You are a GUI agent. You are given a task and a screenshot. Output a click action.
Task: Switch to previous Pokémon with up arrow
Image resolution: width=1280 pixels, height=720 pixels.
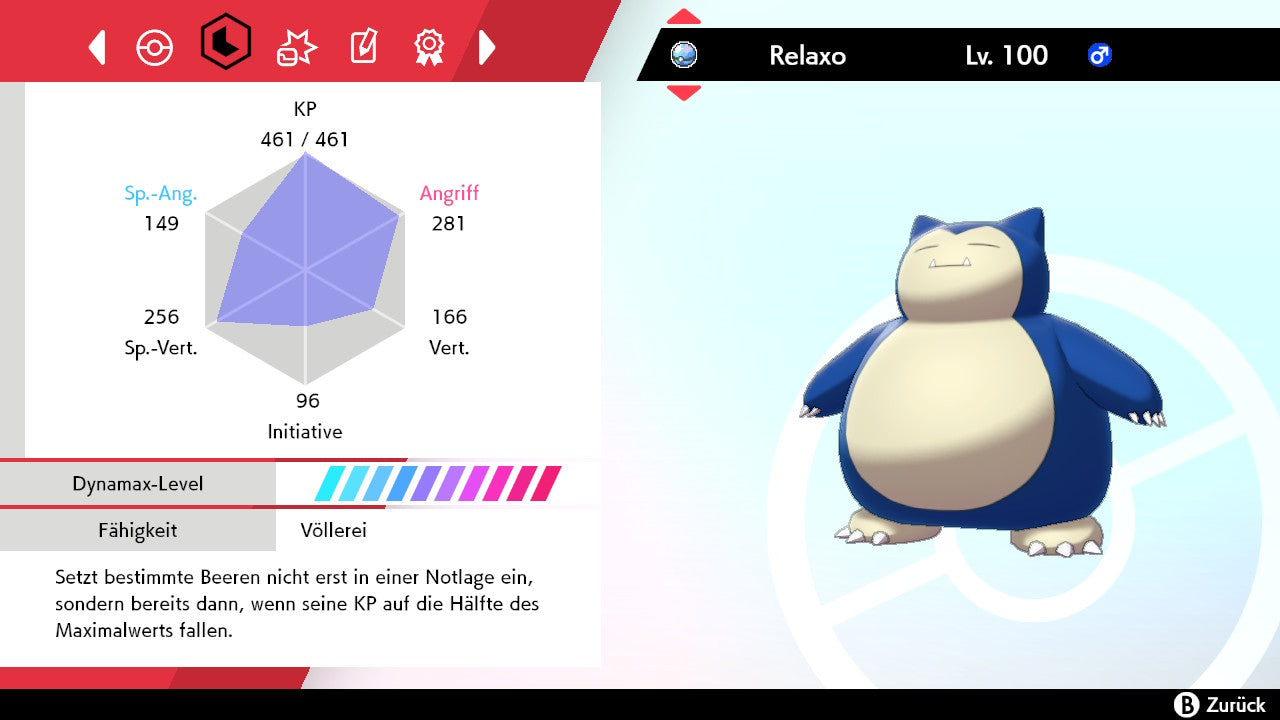684,16
